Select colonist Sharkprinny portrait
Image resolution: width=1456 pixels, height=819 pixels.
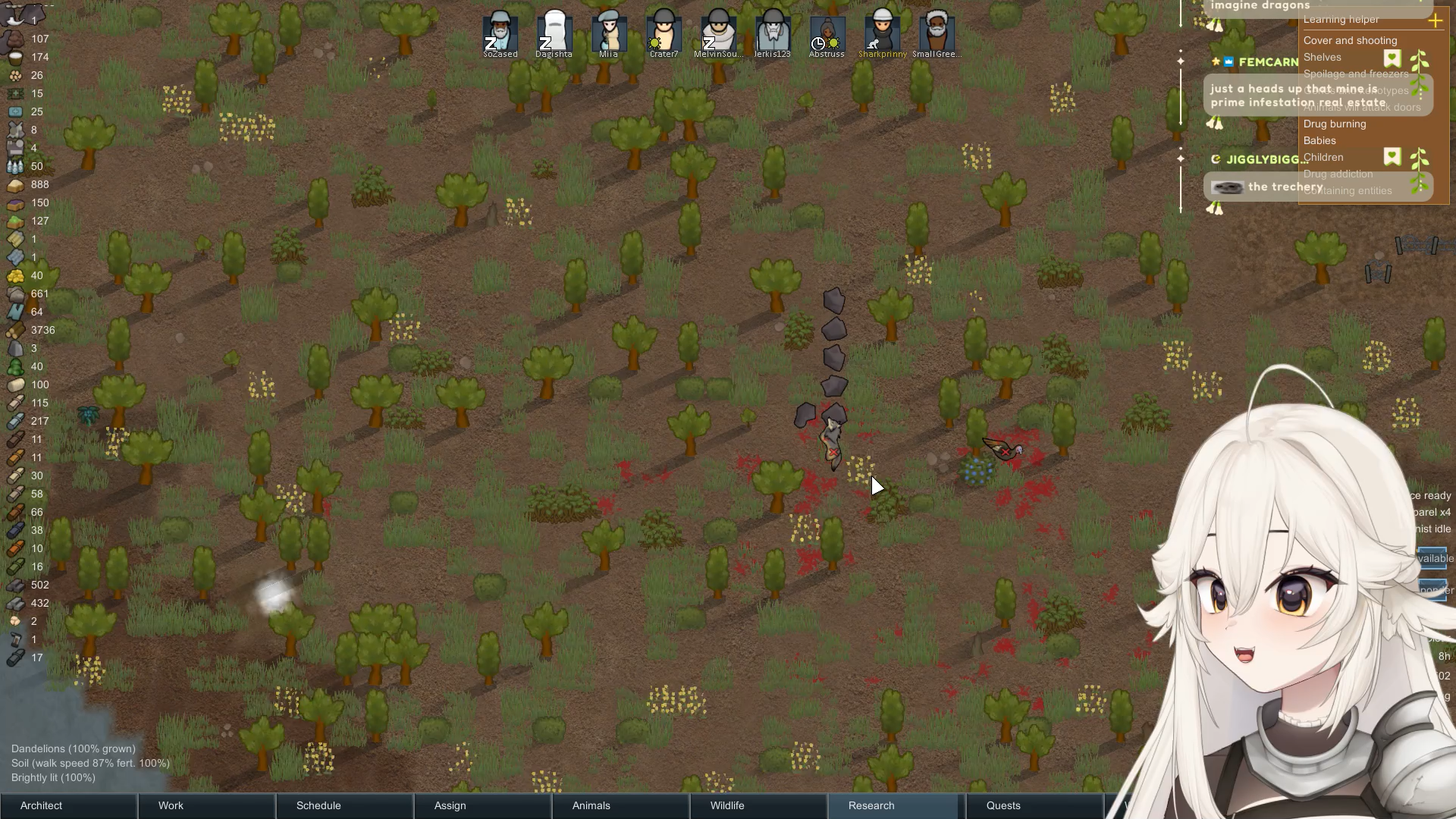[x=882, y=33]
